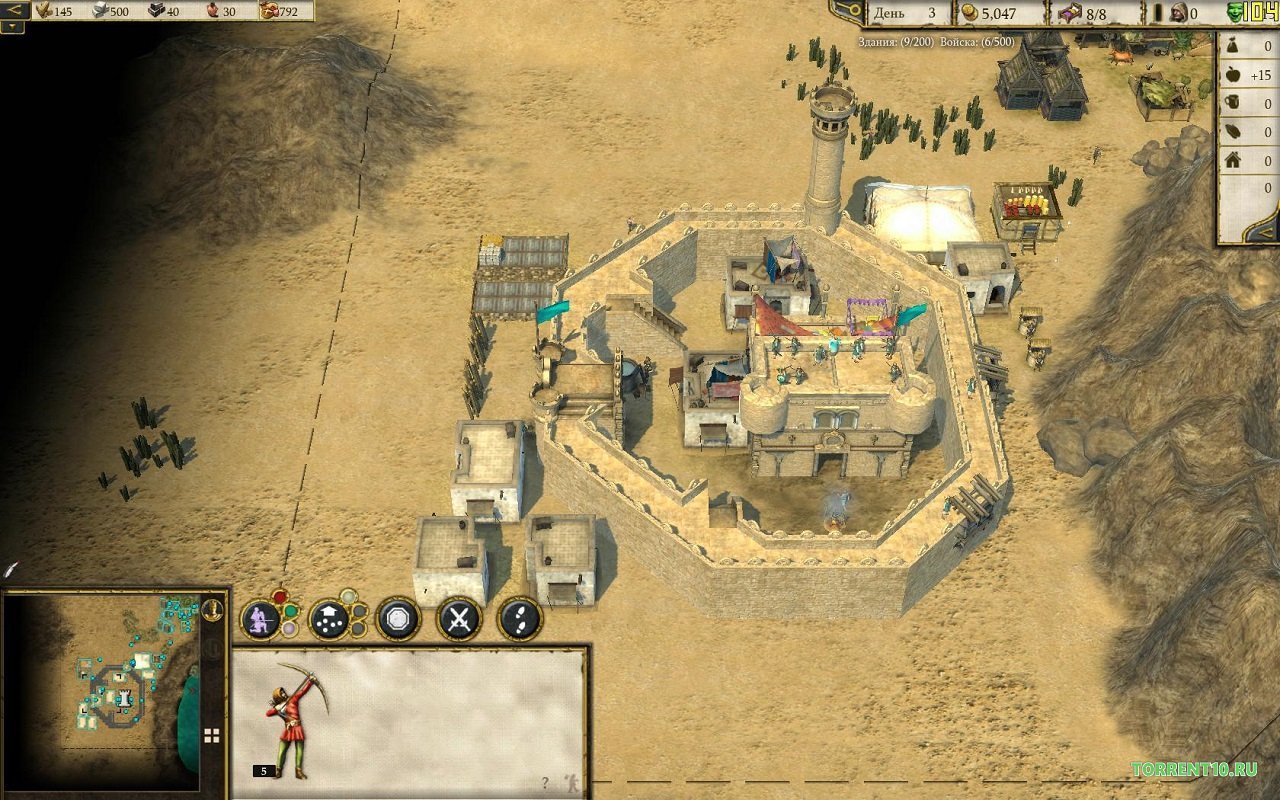Open the formation arrangement command
1280x800 pixels.
coord(330,618)
